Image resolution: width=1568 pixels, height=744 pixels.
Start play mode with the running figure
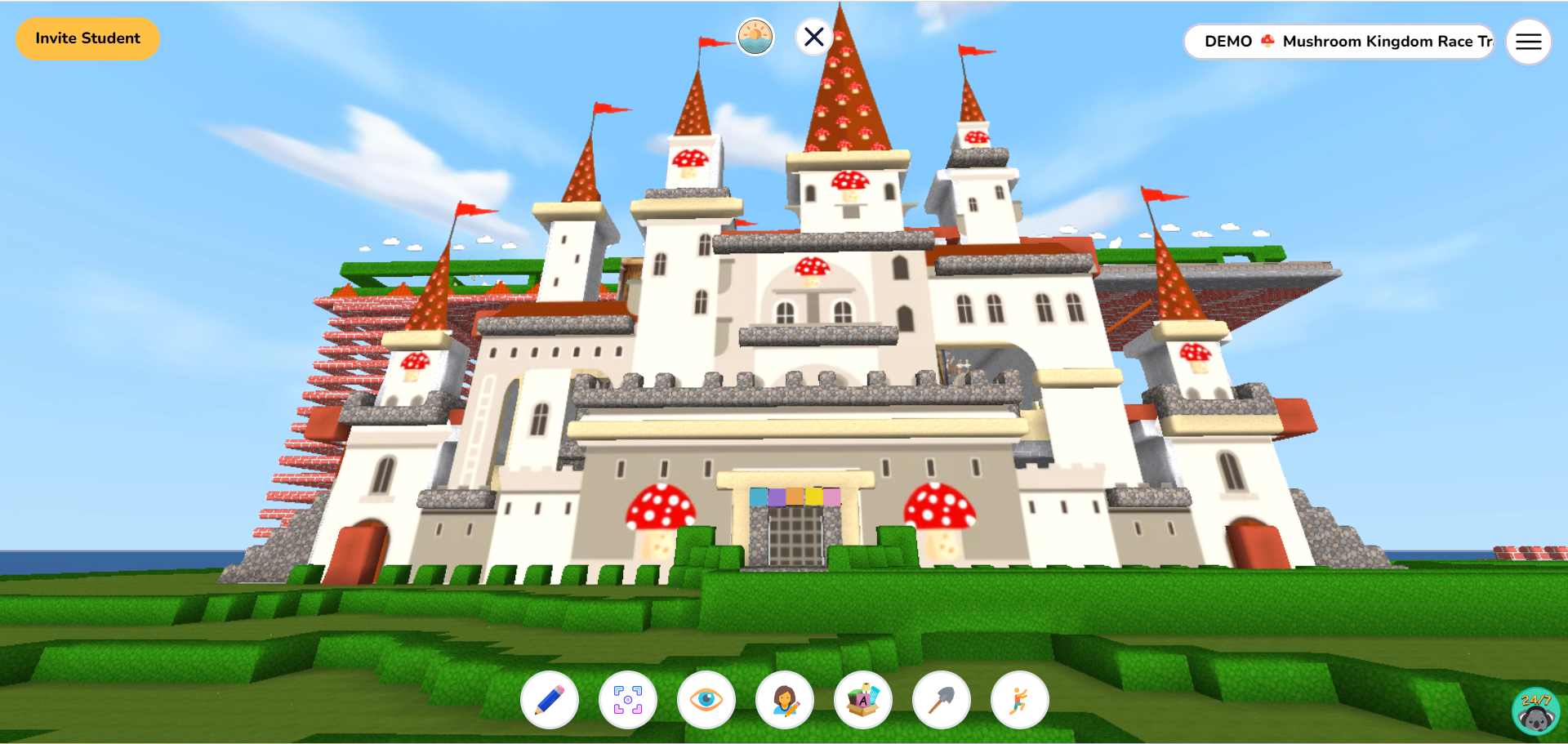pos(1020,700)
